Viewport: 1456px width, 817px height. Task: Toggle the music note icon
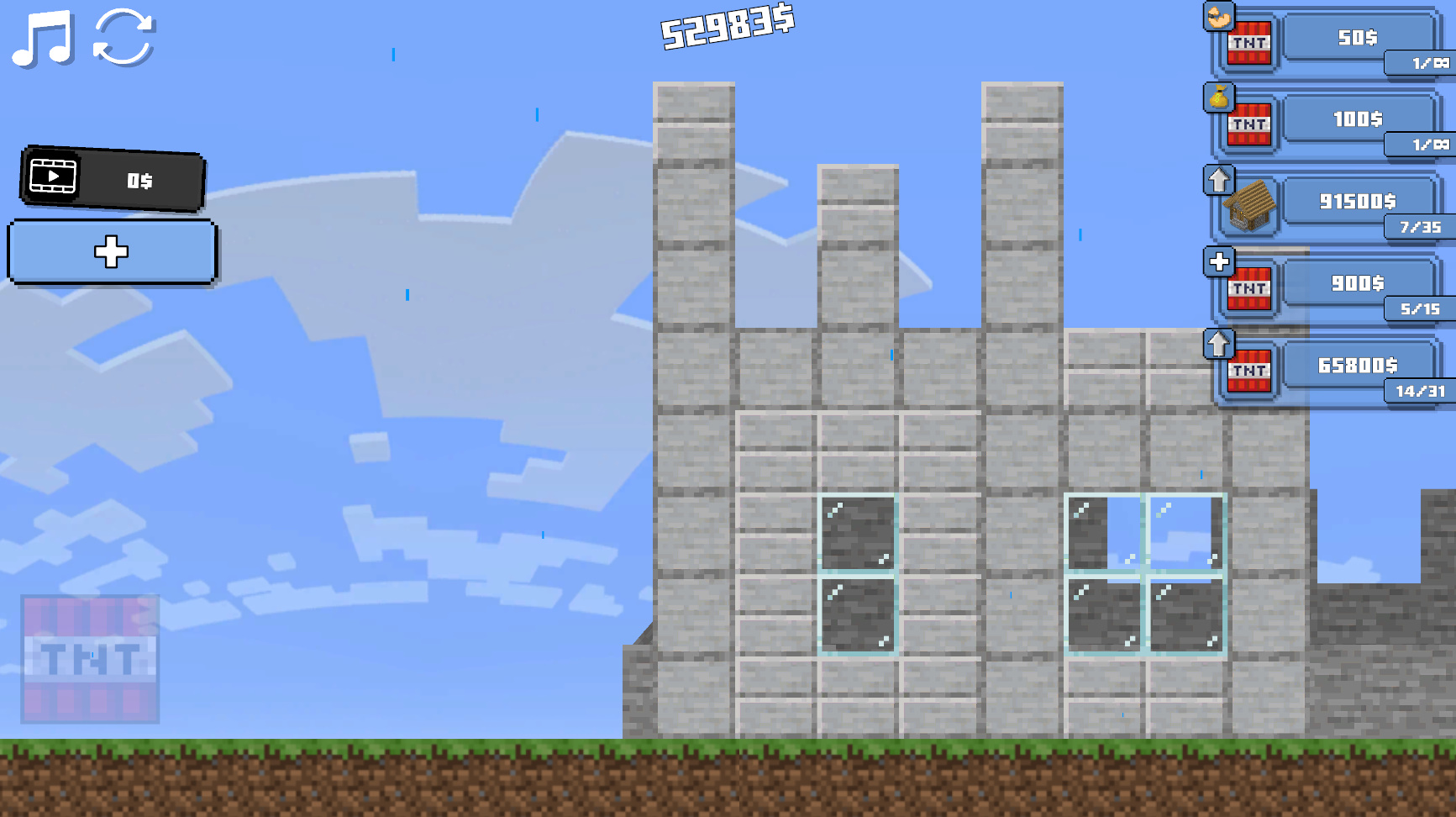click(40, 40)
